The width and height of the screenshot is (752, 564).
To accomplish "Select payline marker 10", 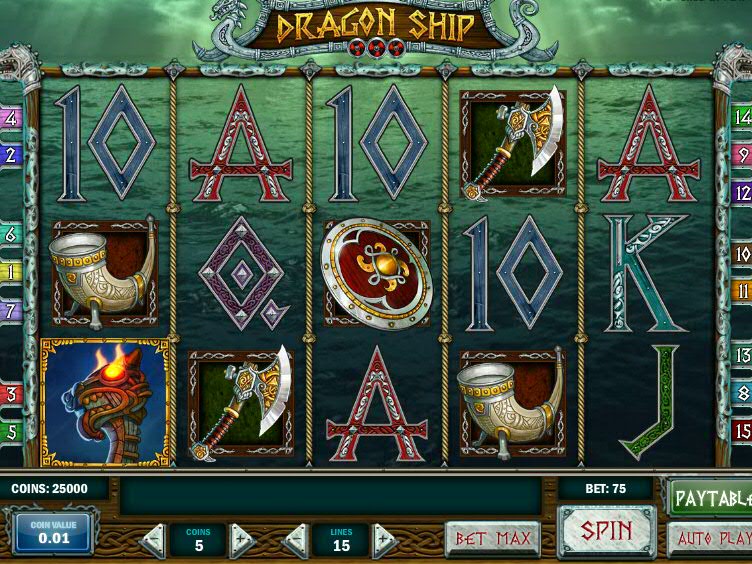I will (x=742, y=254).
